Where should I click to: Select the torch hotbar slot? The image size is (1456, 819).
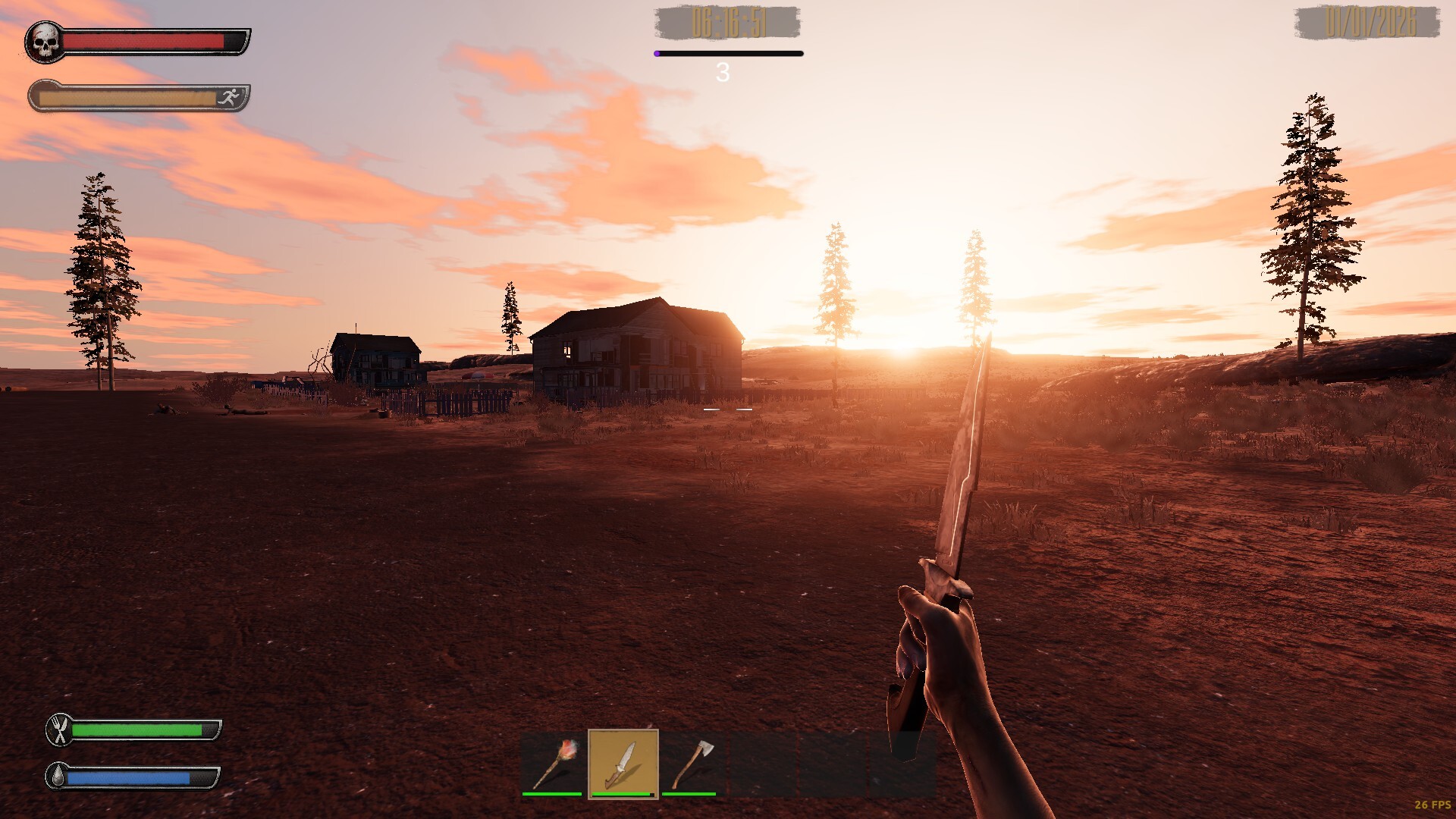(x=553, y=763)
